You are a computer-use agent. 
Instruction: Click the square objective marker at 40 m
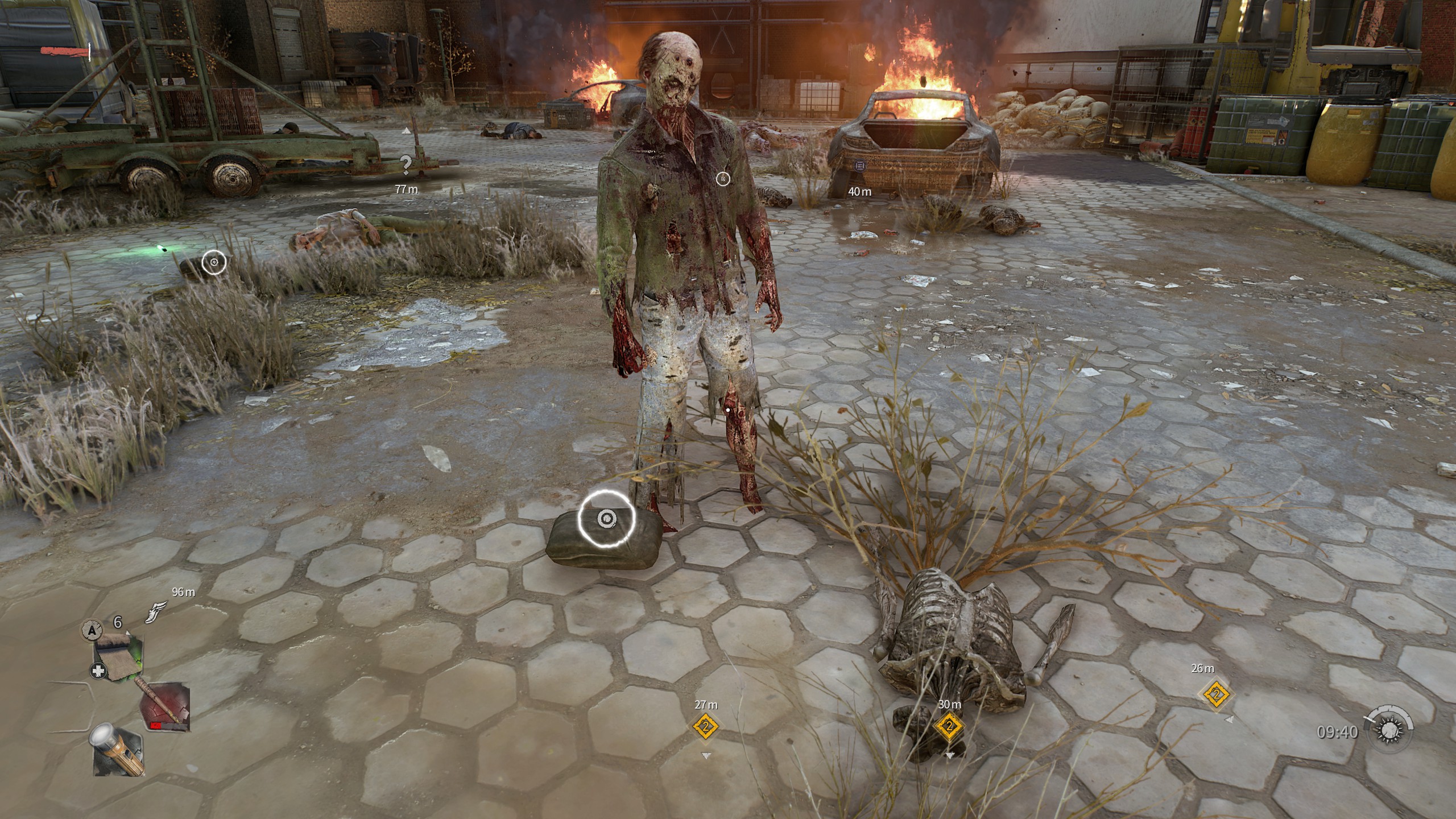point(859,166)
